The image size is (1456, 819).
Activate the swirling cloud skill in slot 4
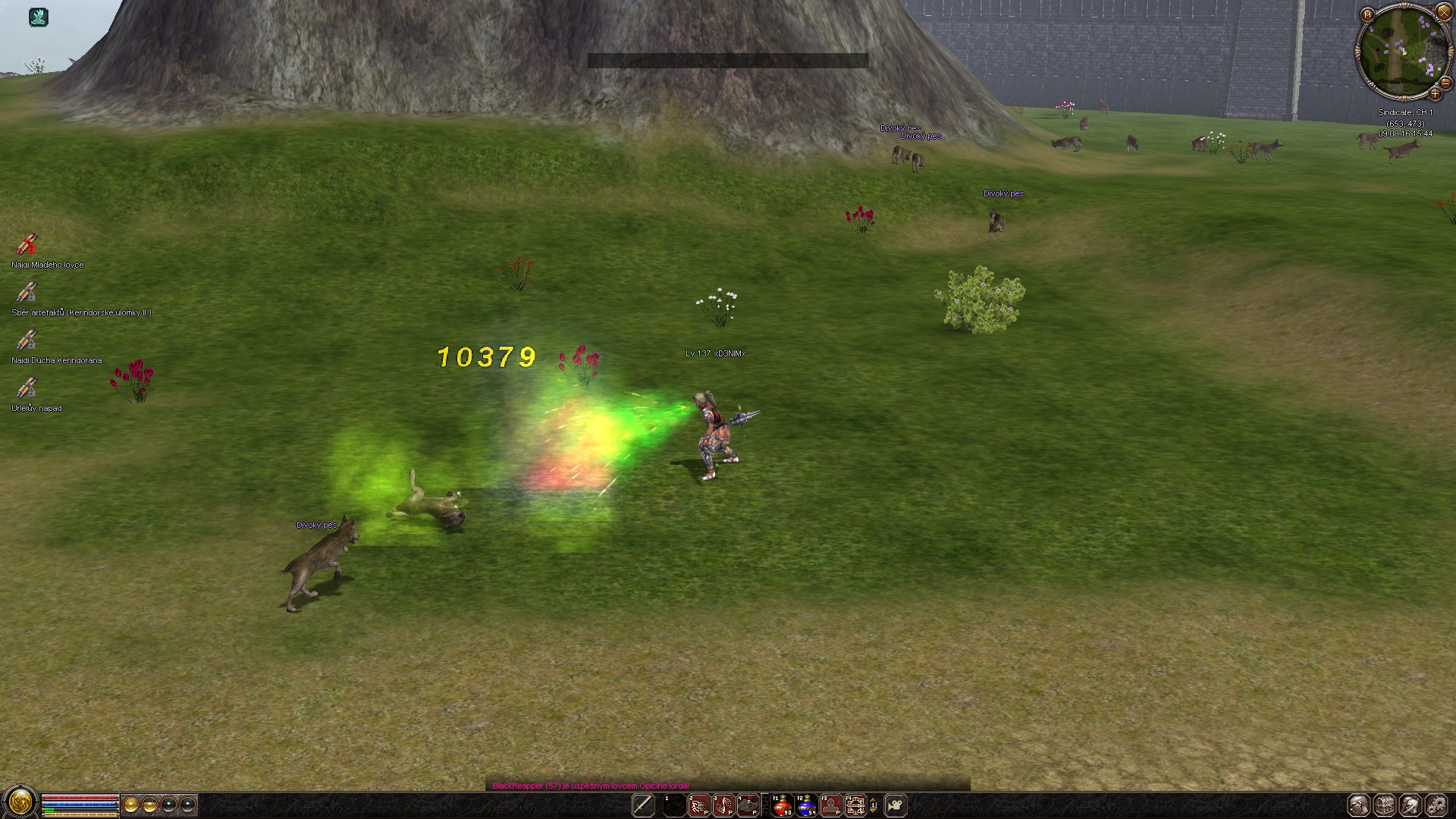(748, 805)
